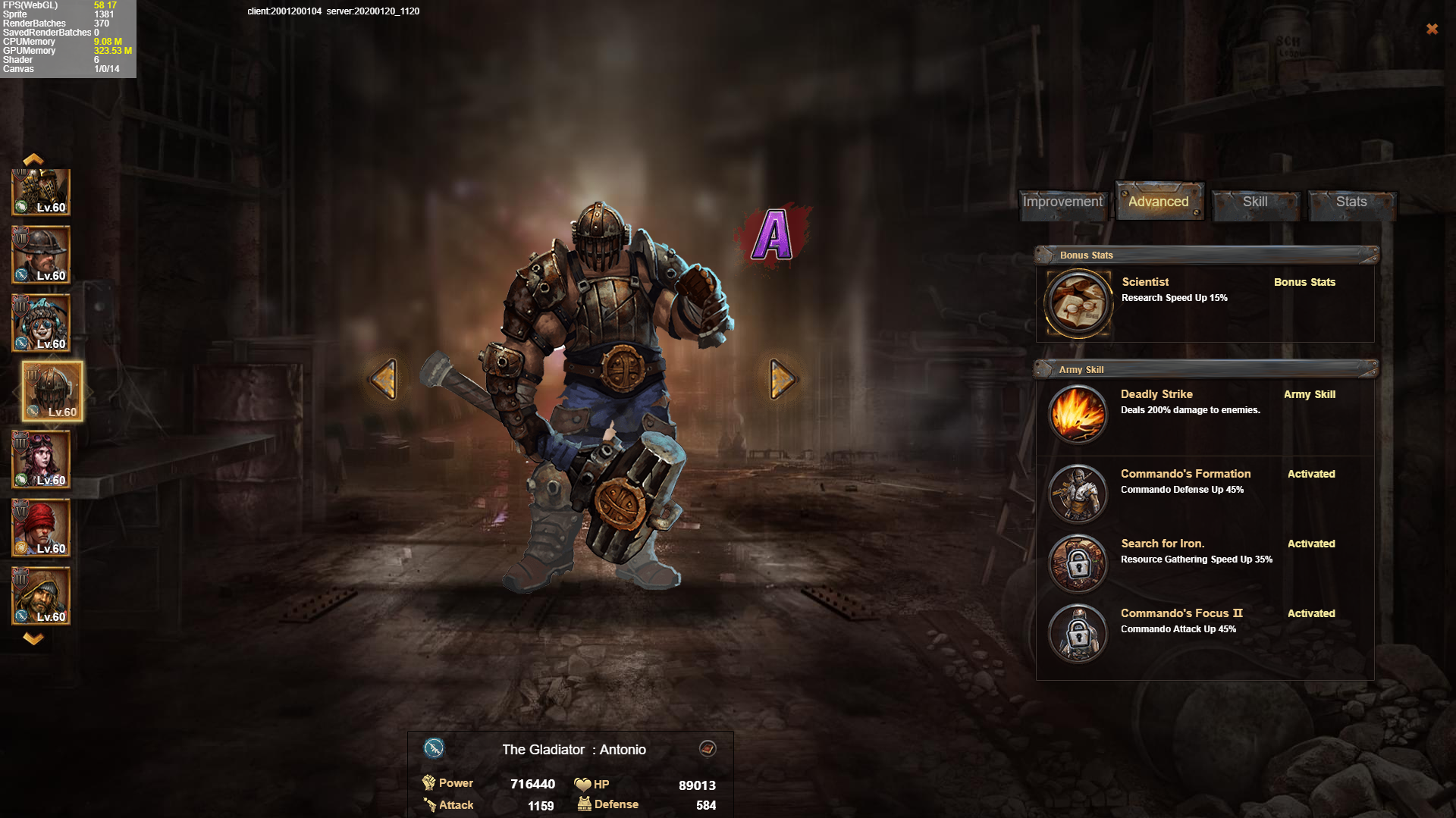Select the hooded bearded hero portrait

coord(41,596)
